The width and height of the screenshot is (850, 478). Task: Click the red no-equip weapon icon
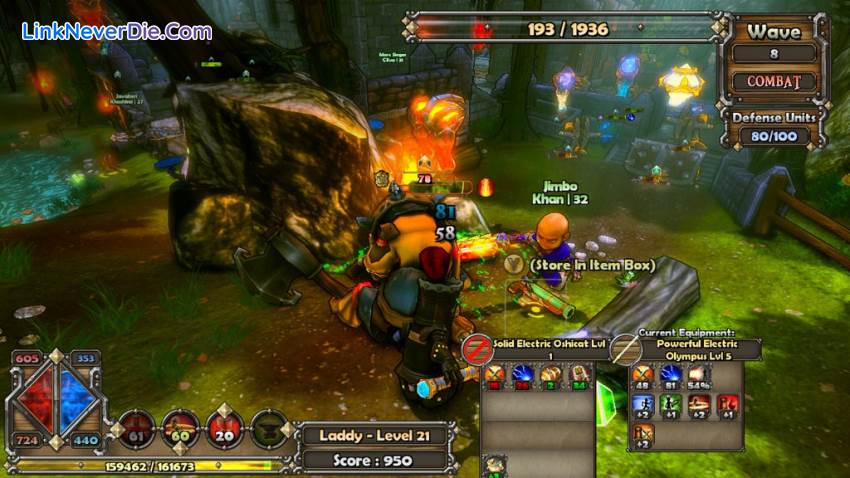point(476,349)
